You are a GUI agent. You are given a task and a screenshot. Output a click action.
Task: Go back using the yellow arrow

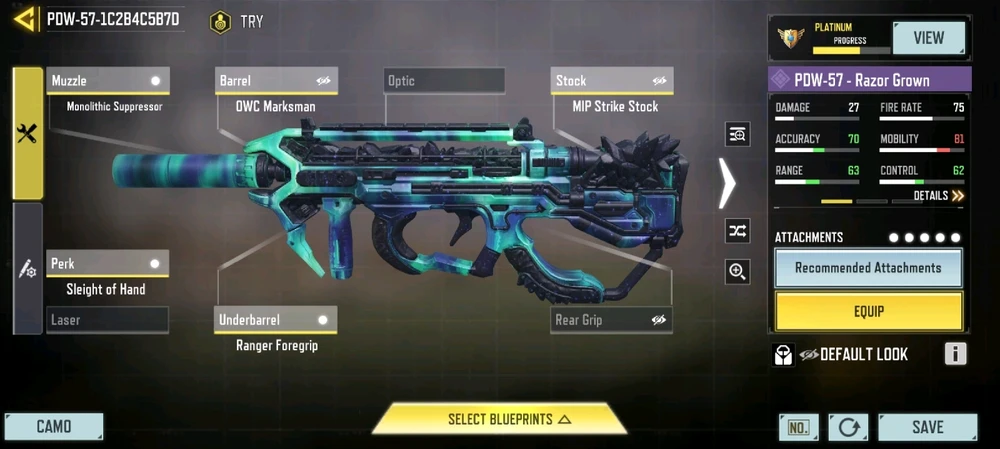[x=26, y=19]
